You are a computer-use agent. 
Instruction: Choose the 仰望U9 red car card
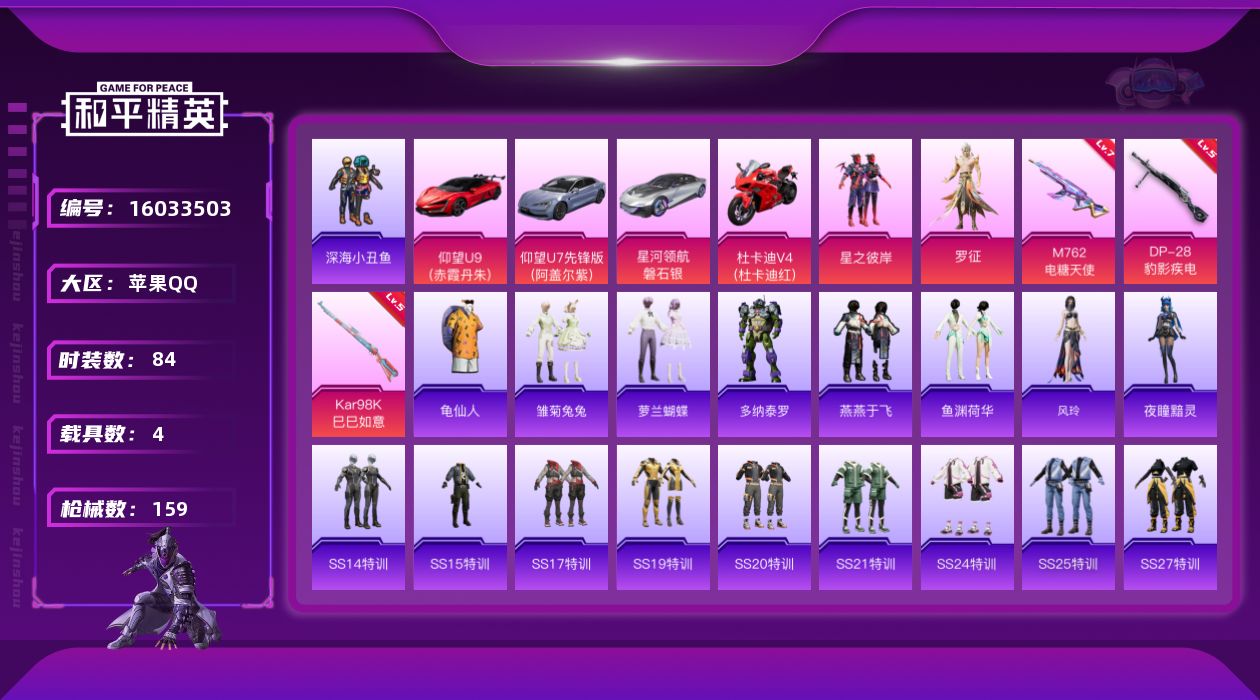click(460, 211)
